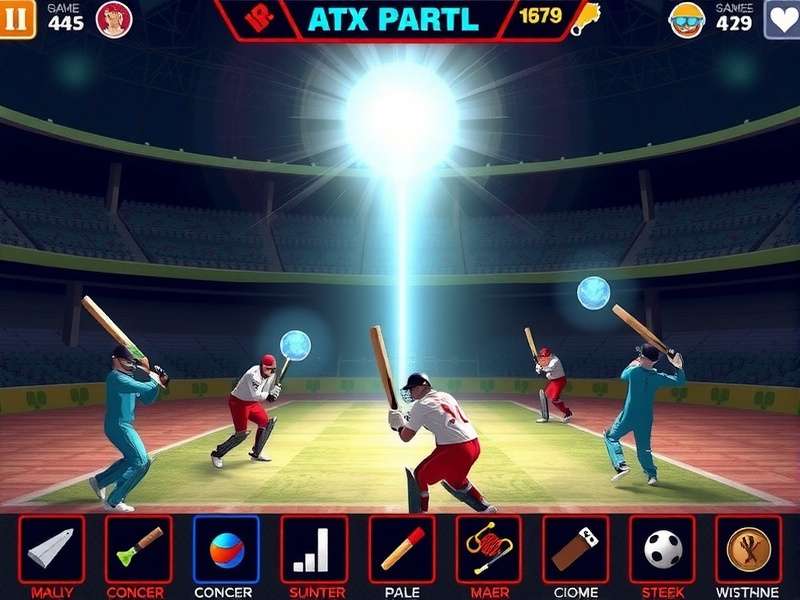The height and width of the screenshot is (600, 800).
Task: Select the MALIY slot
Action: (x=51, y=549)
